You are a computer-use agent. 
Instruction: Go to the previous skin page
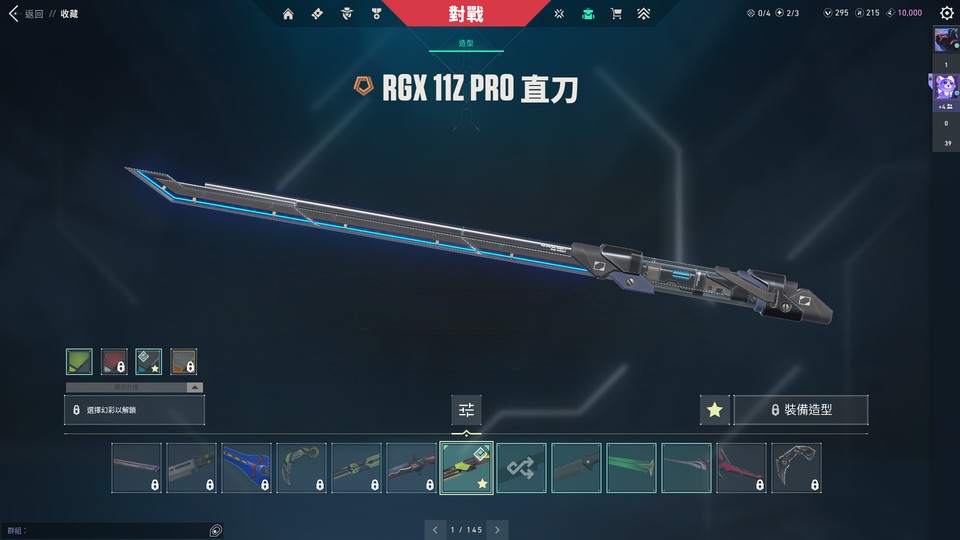click(x=433, y=529)
